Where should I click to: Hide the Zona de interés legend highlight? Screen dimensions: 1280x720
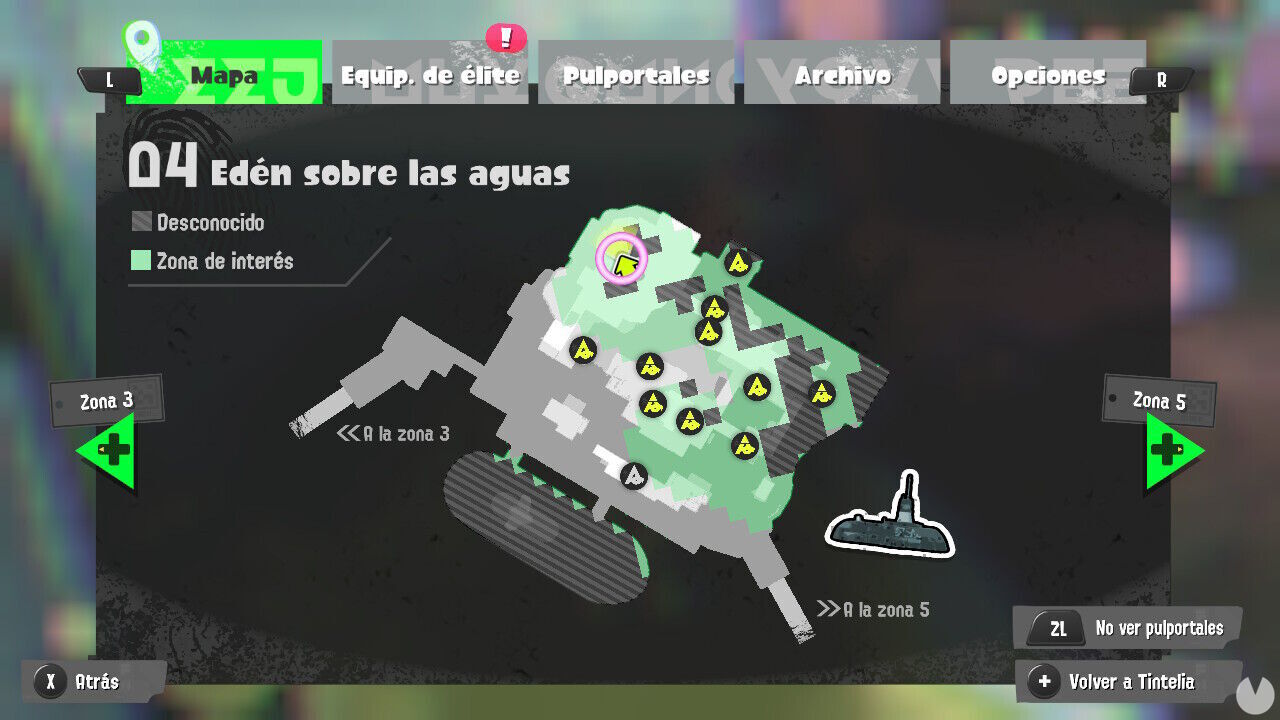tap(225, 261)
